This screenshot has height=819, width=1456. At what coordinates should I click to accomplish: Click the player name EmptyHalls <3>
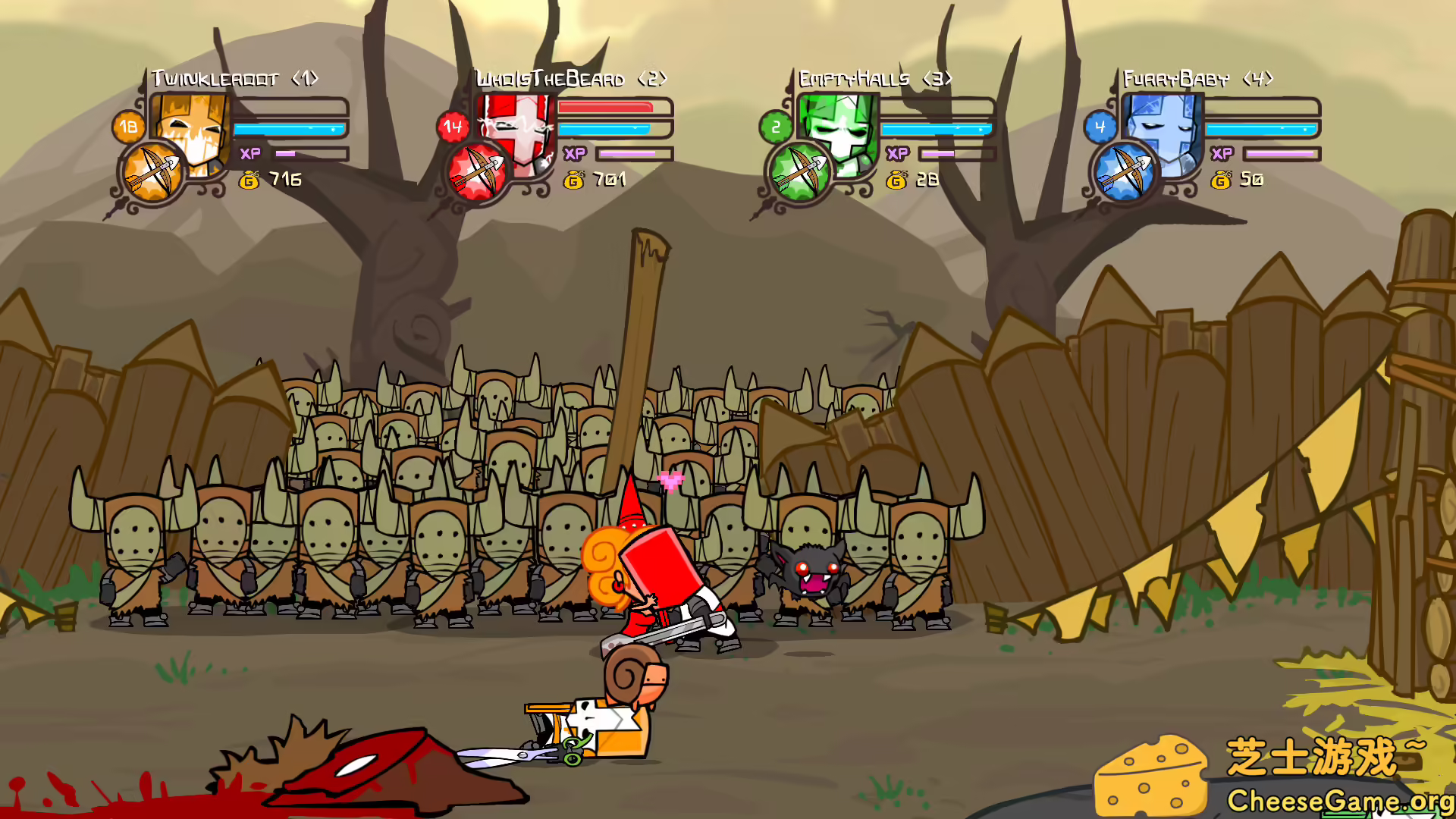pyautogui.click(x=874, y=77)
